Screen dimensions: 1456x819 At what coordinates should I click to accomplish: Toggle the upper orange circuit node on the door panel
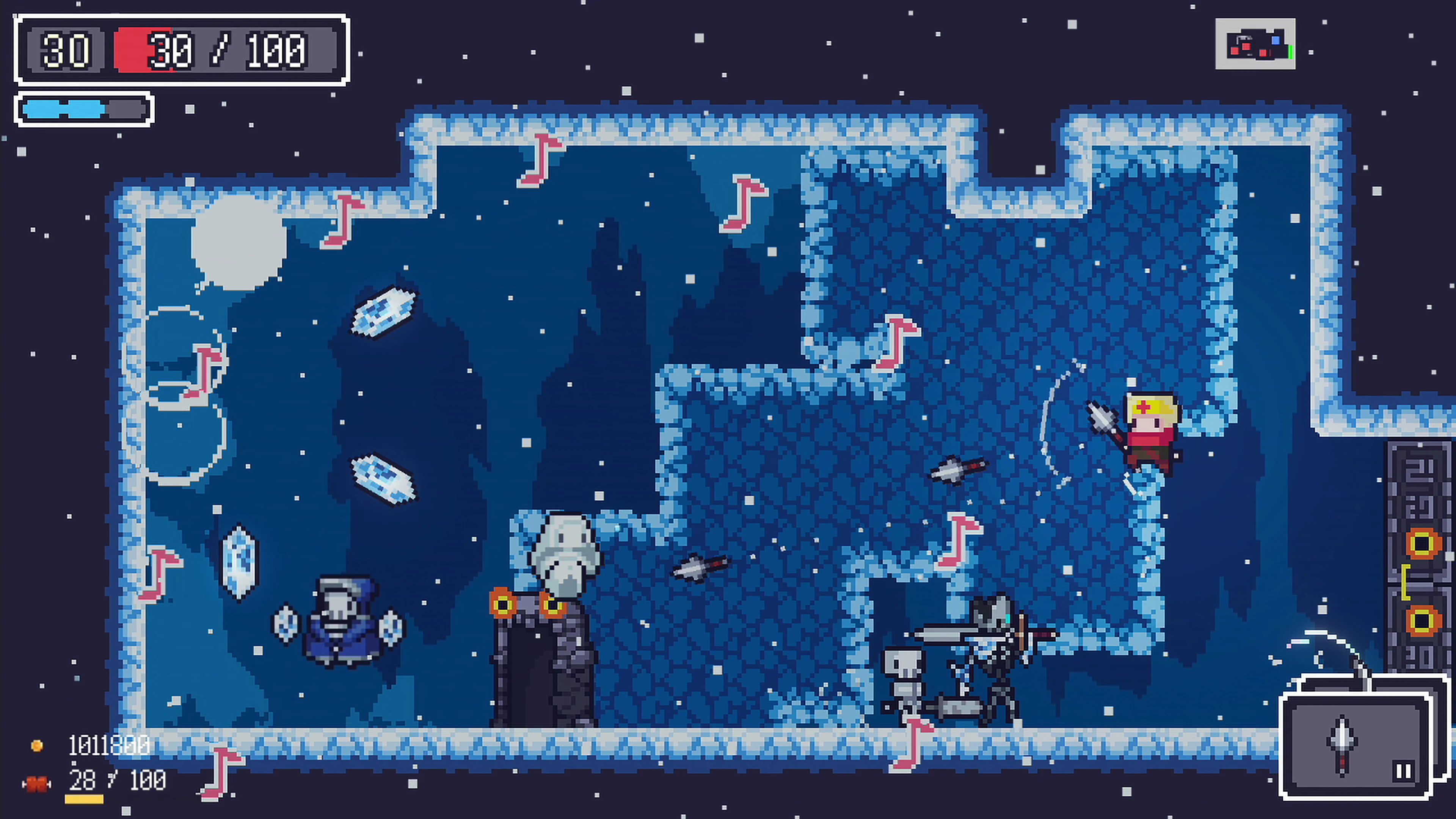[x=1423, y=543]
